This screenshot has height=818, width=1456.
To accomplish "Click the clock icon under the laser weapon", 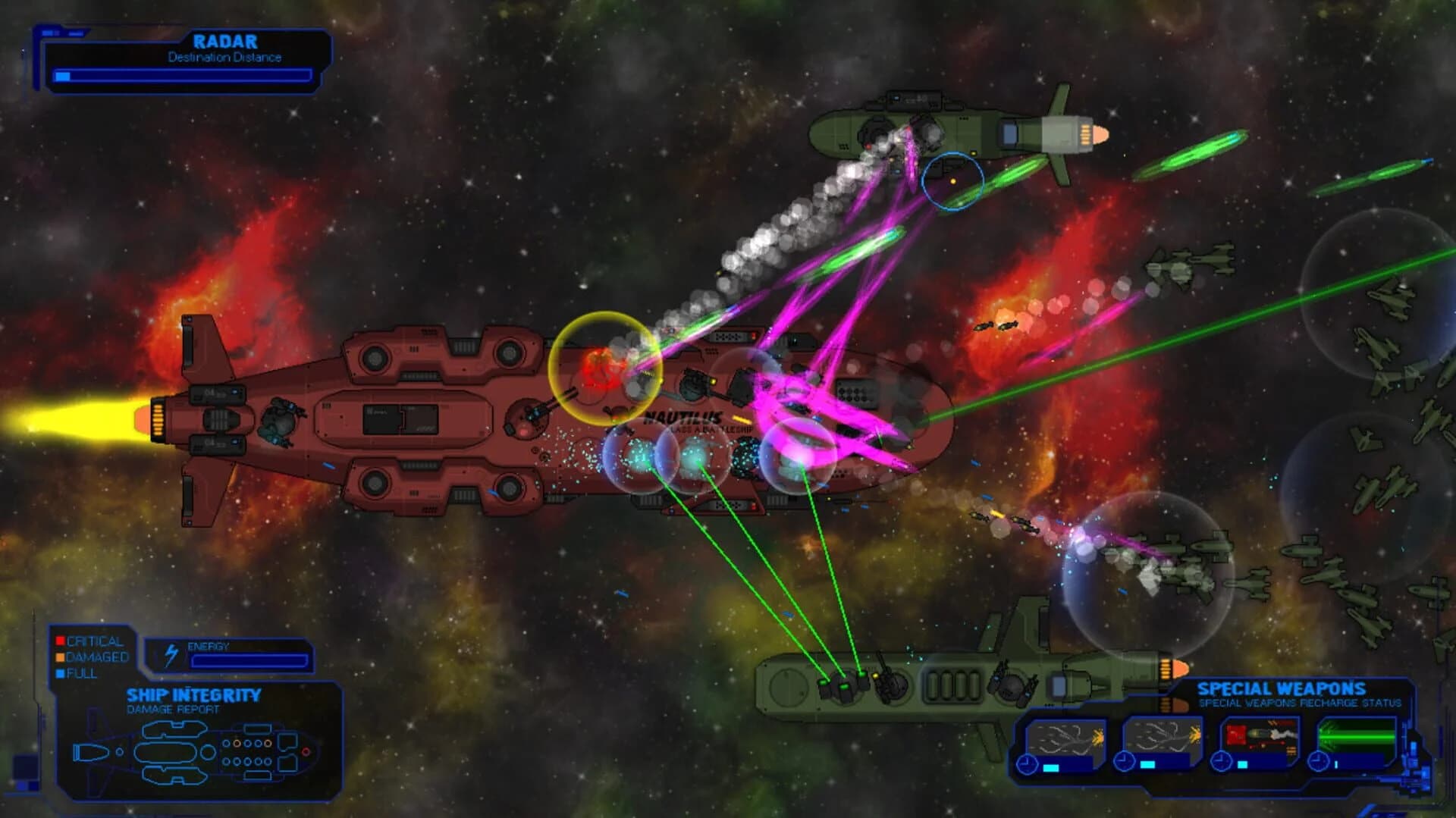I will (x=1319, y=760).
